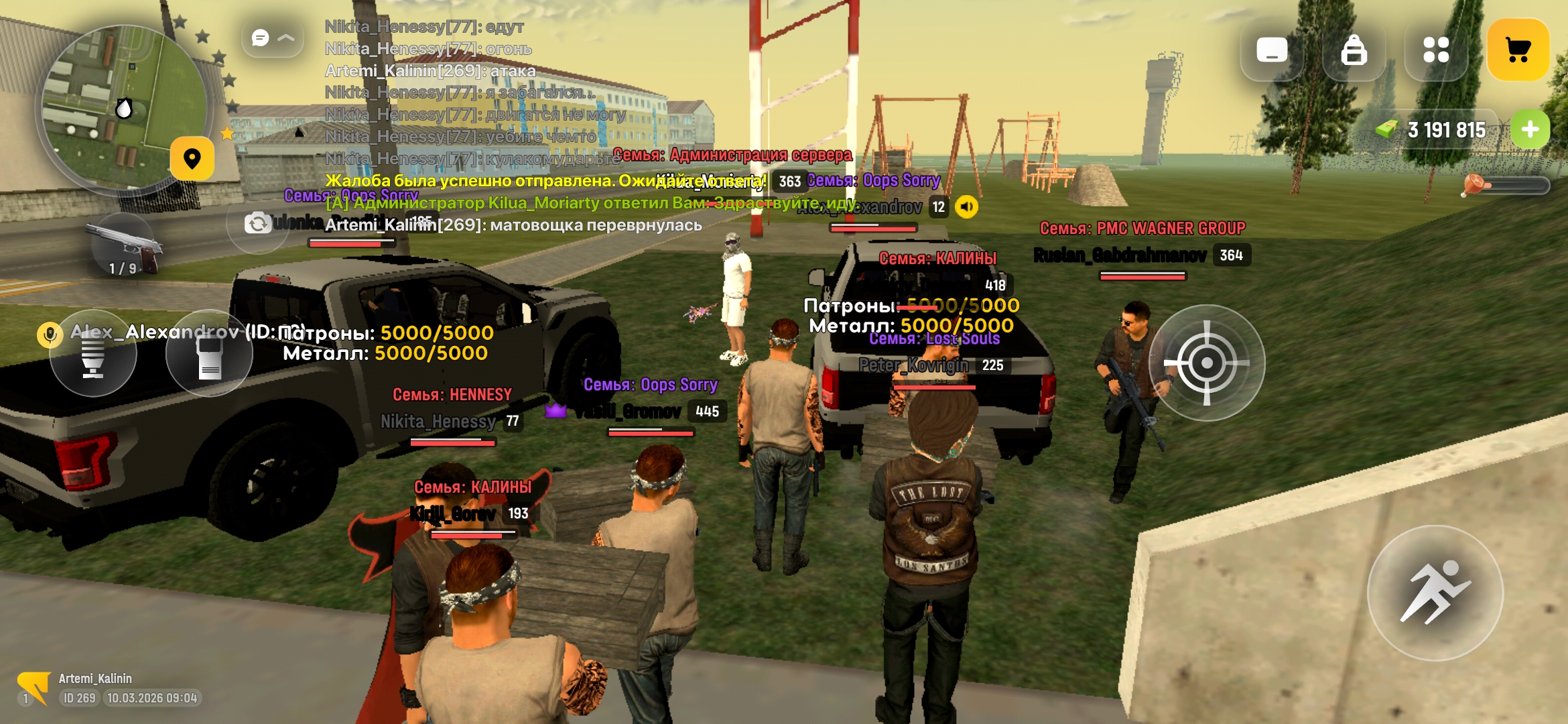Open the shopping cart store

pyautogui.click(x=1518, y=50)
